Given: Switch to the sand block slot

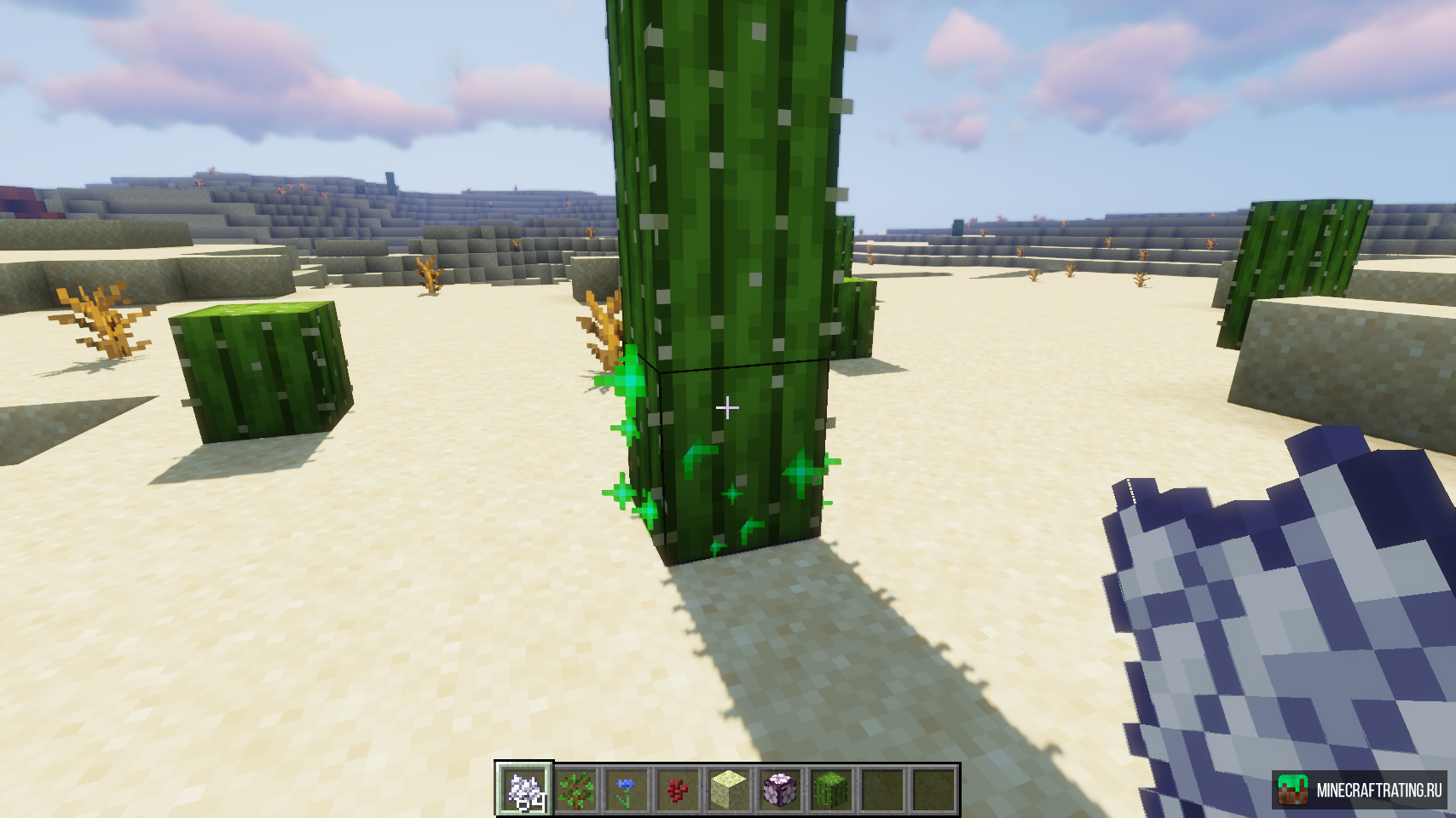Looking at the screenshot, I should point(729,788).
